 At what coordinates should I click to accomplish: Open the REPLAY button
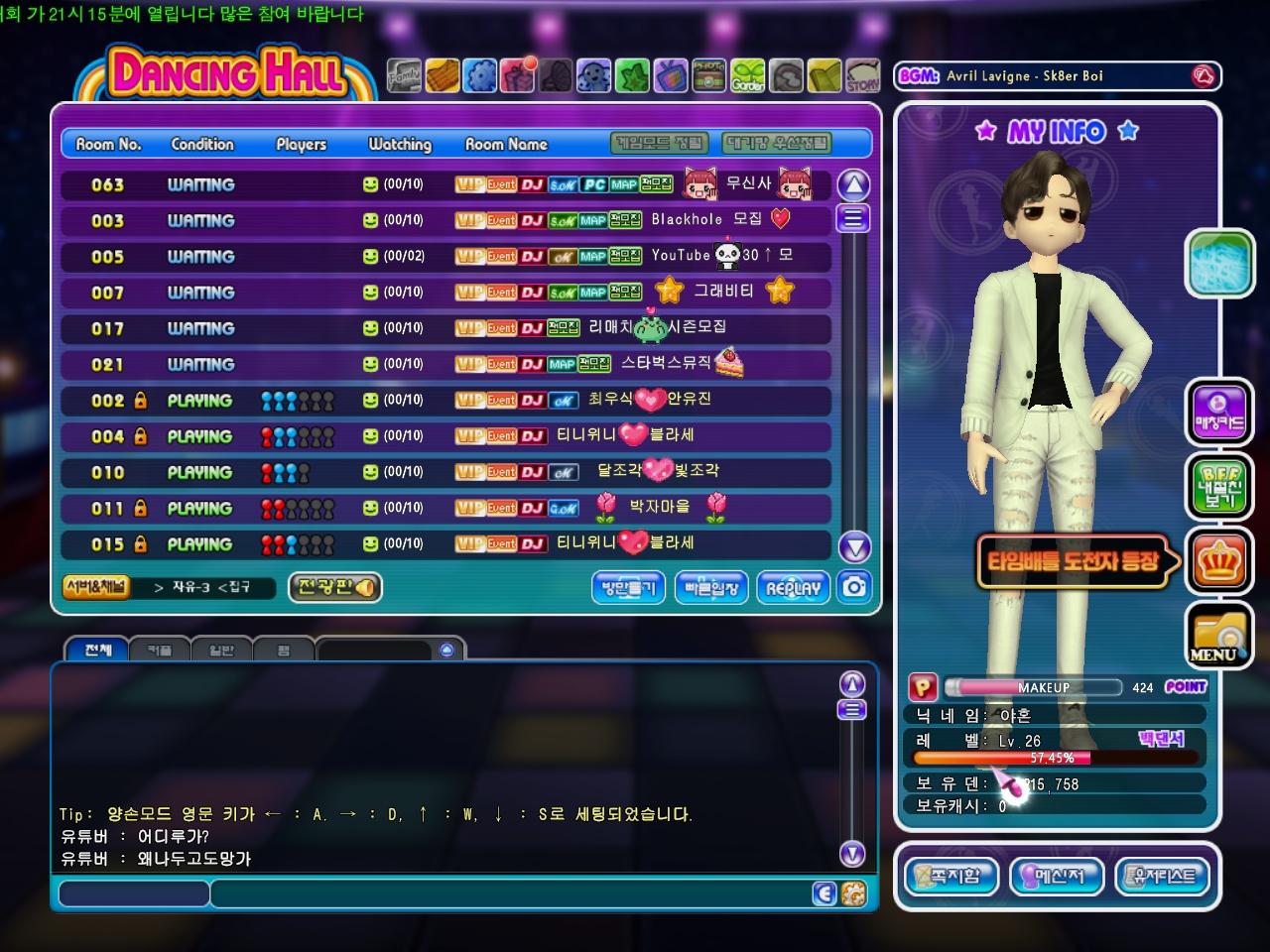tap(793, 588)
